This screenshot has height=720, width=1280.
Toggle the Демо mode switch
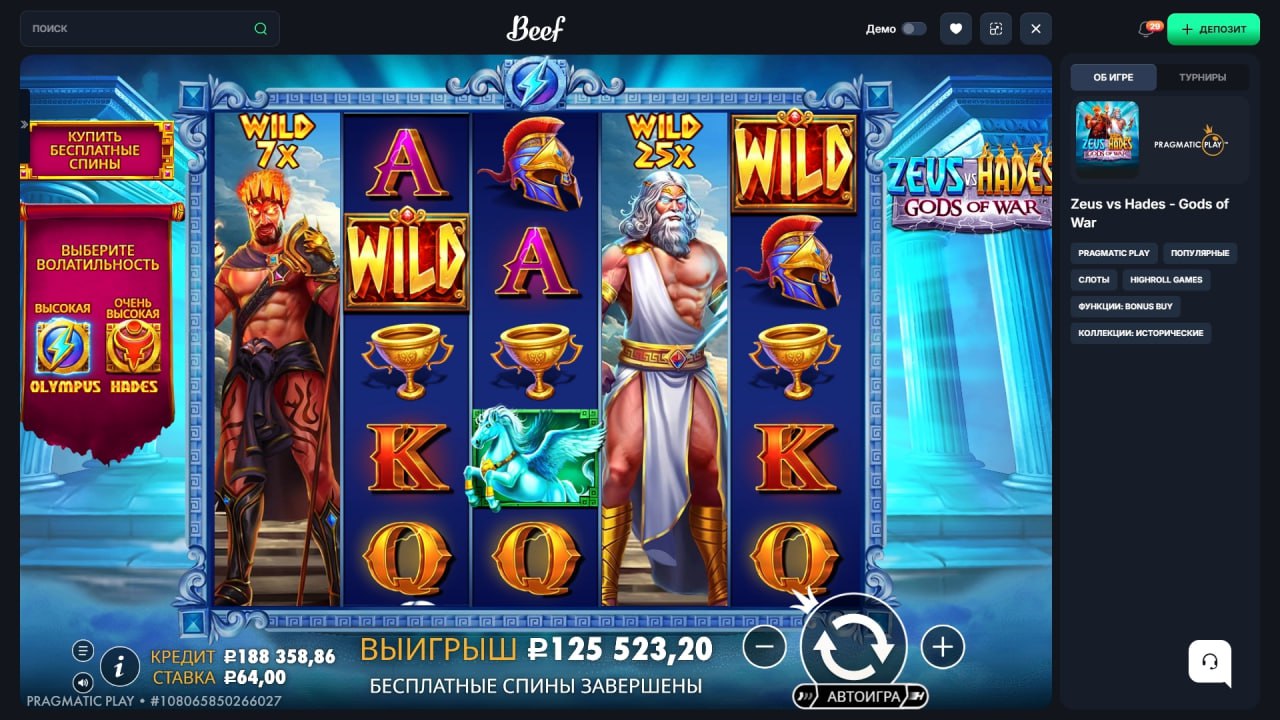(x=913, y=29)
